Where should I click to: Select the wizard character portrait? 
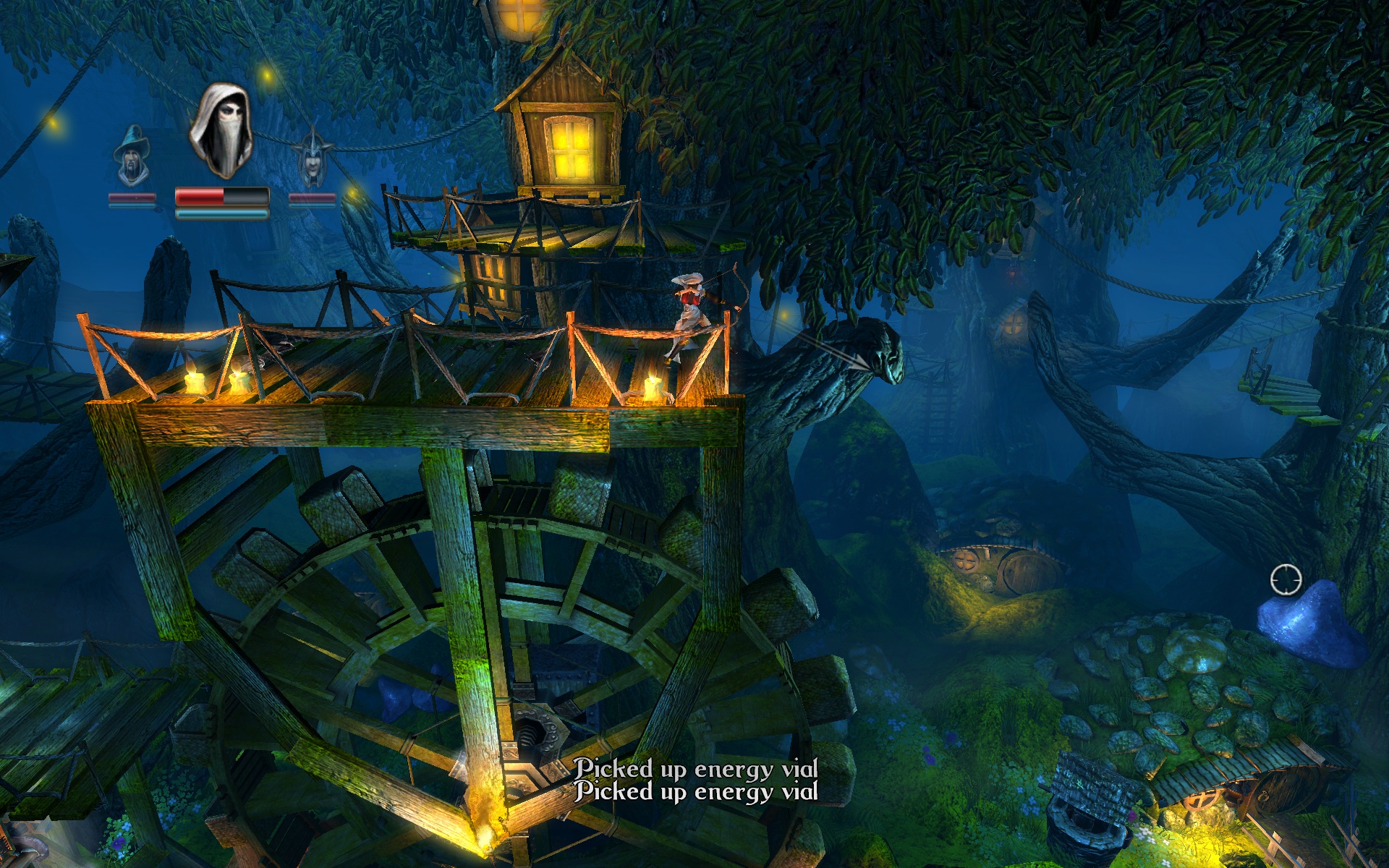(132, 156)
